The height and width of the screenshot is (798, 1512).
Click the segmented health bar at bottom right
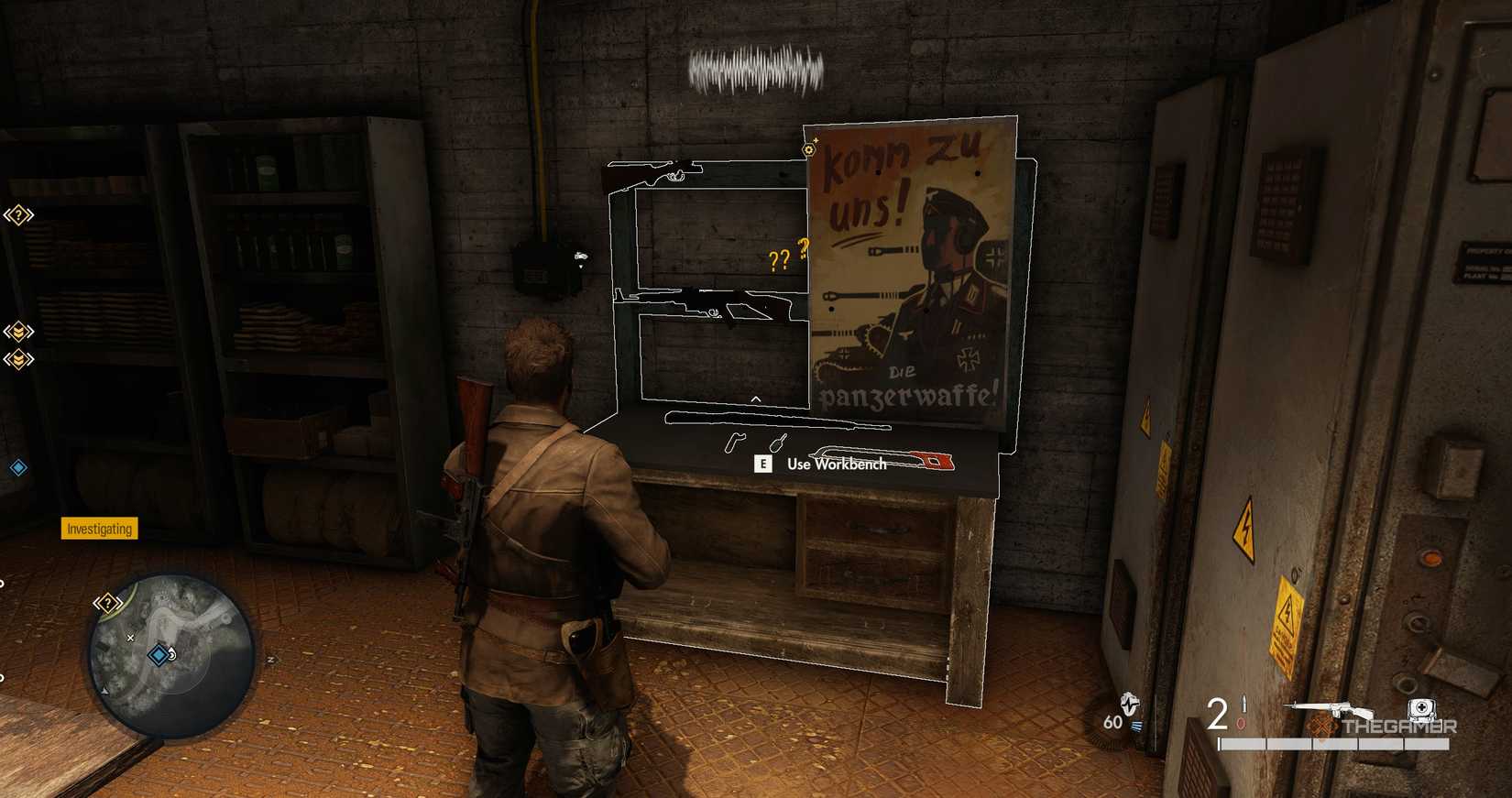pos(1333,743)
